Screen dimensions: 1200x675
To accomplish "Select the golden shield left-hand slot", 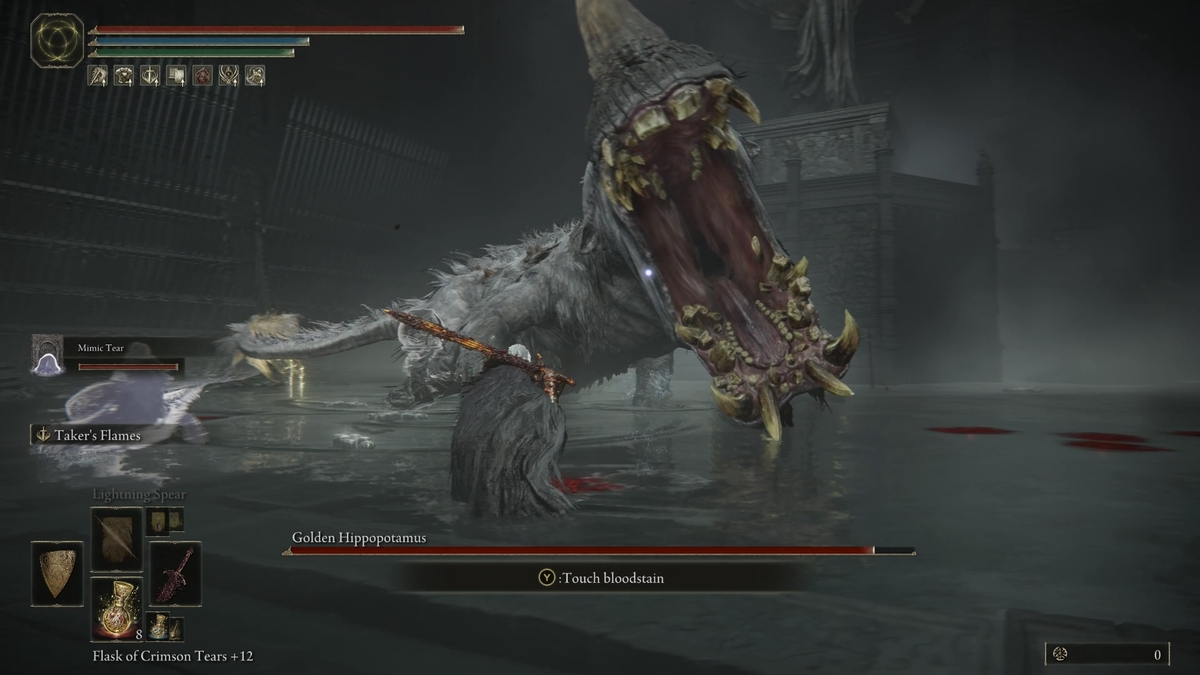I will (57, 573).
